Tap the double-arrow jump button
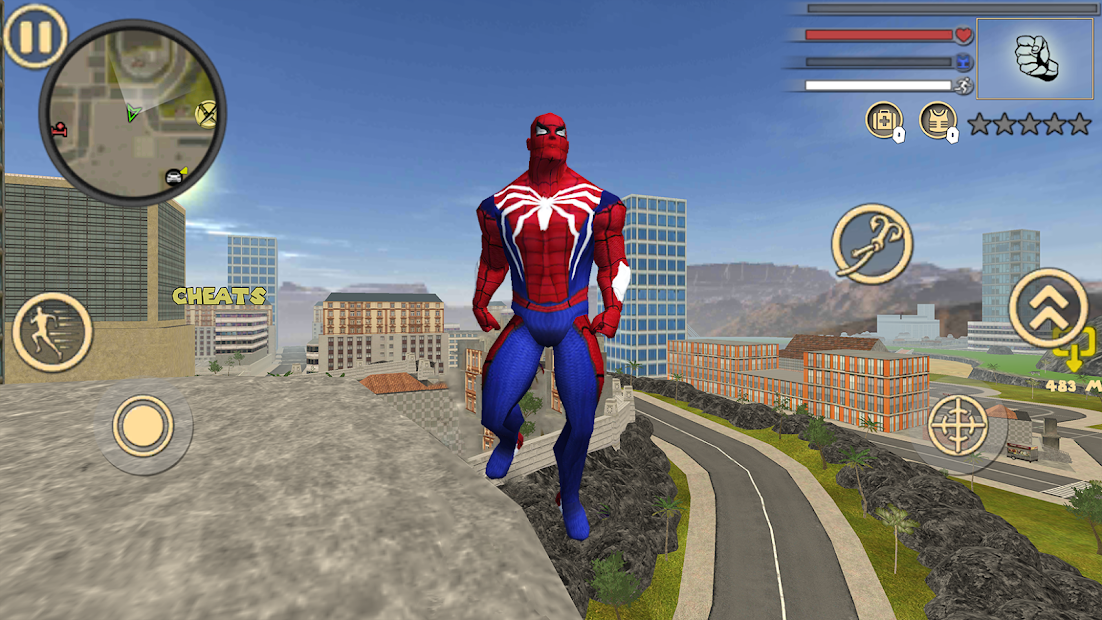1102x620 pixels. pos(1047,307)
